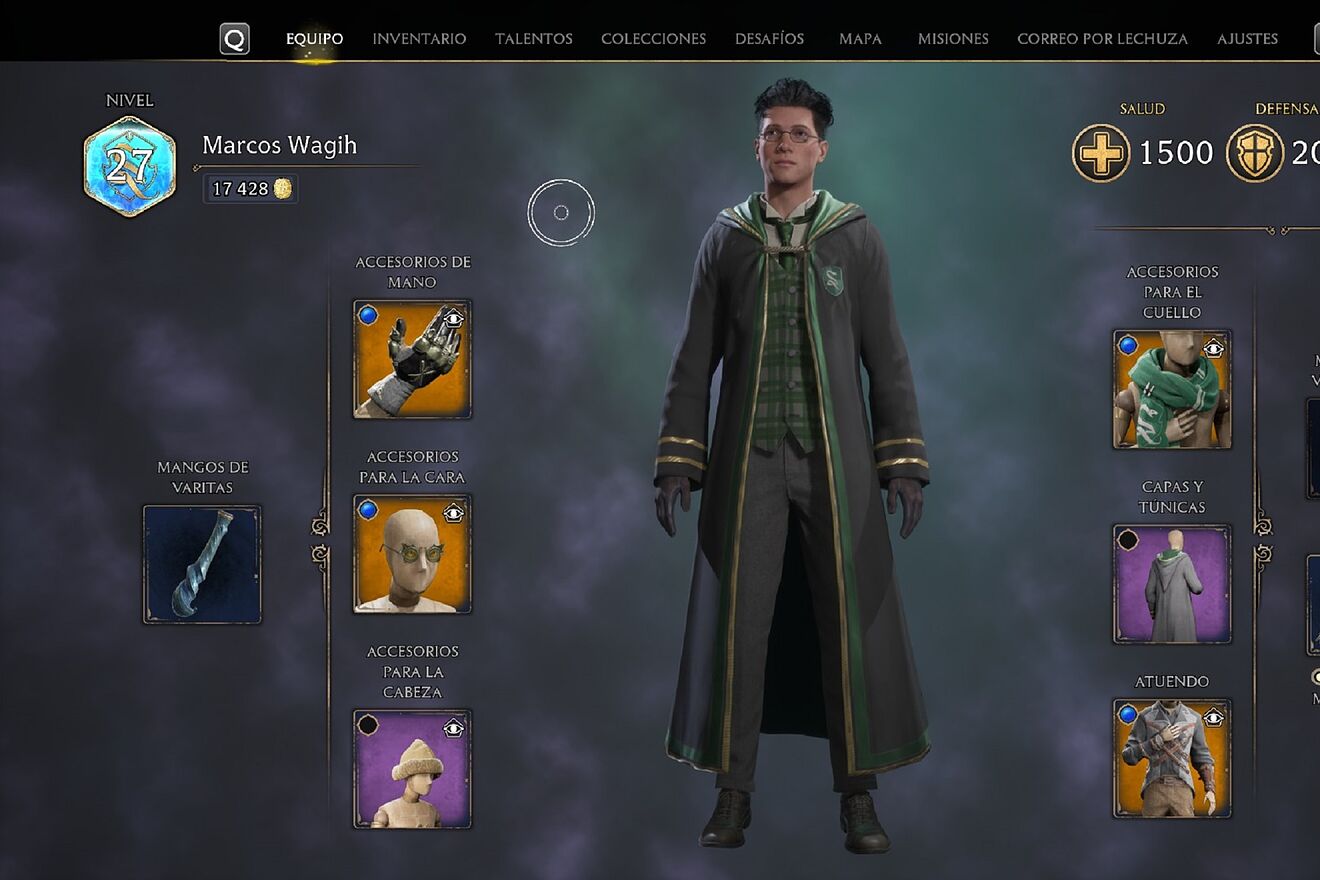1320x880 pixels.
Task: Switch to the INVENTARIO tab
Action: [419, 38]
